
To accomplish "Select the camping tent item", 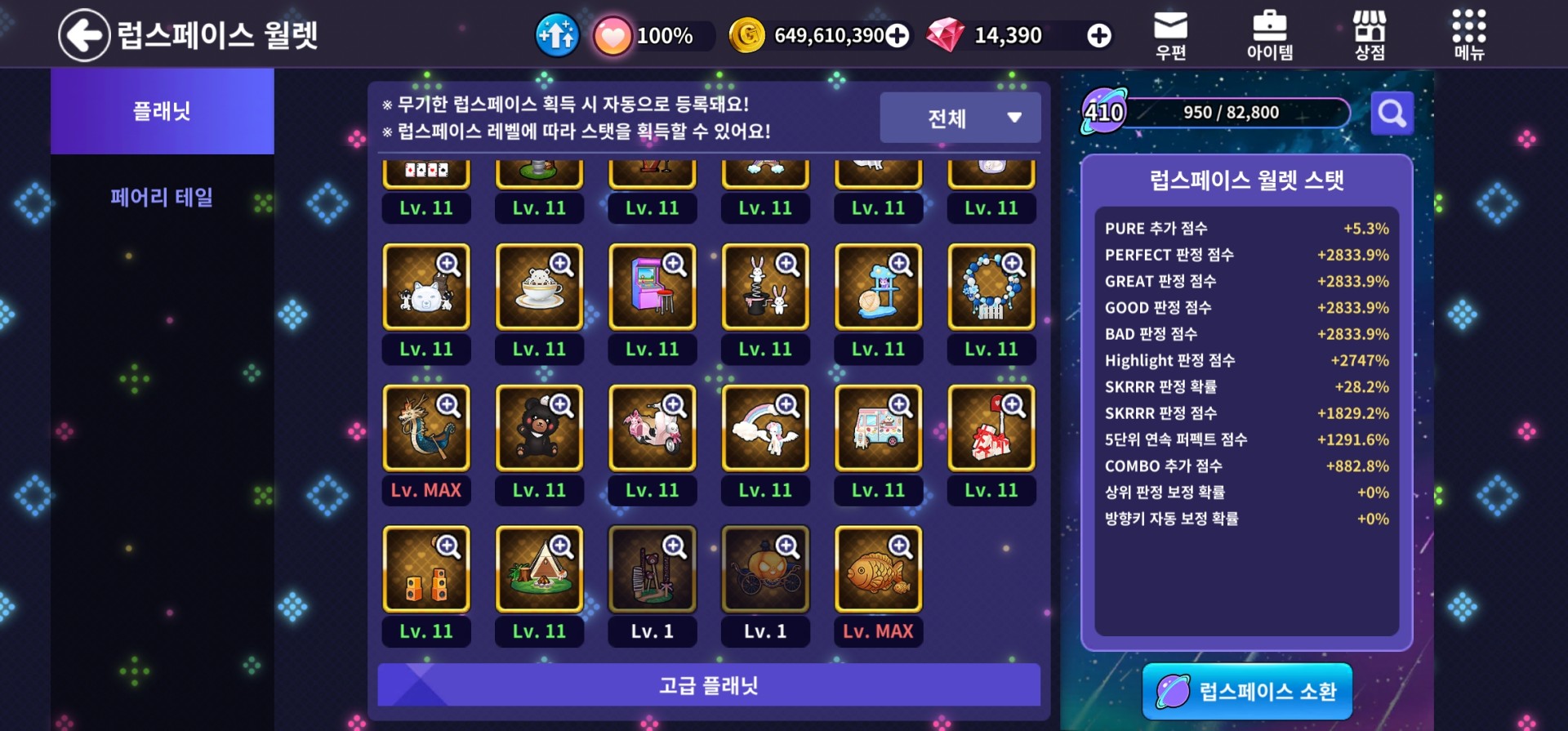I will click(x=539, y=570).
